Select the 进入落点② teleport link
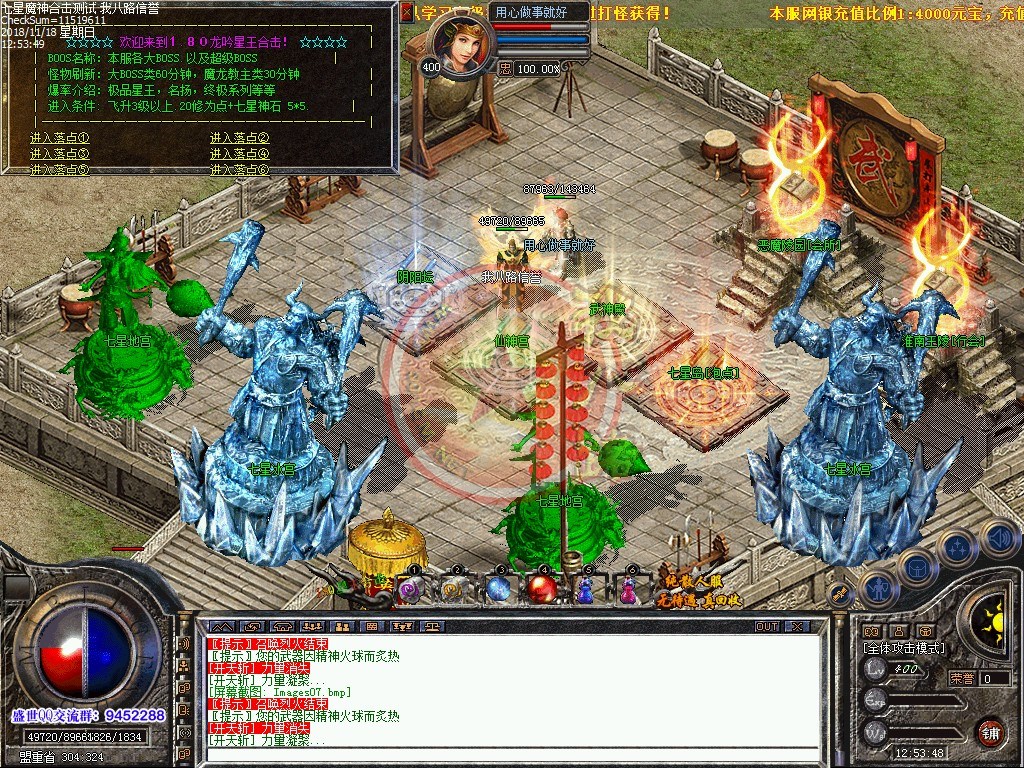The image size is (1024, 768). pos(240,138)
